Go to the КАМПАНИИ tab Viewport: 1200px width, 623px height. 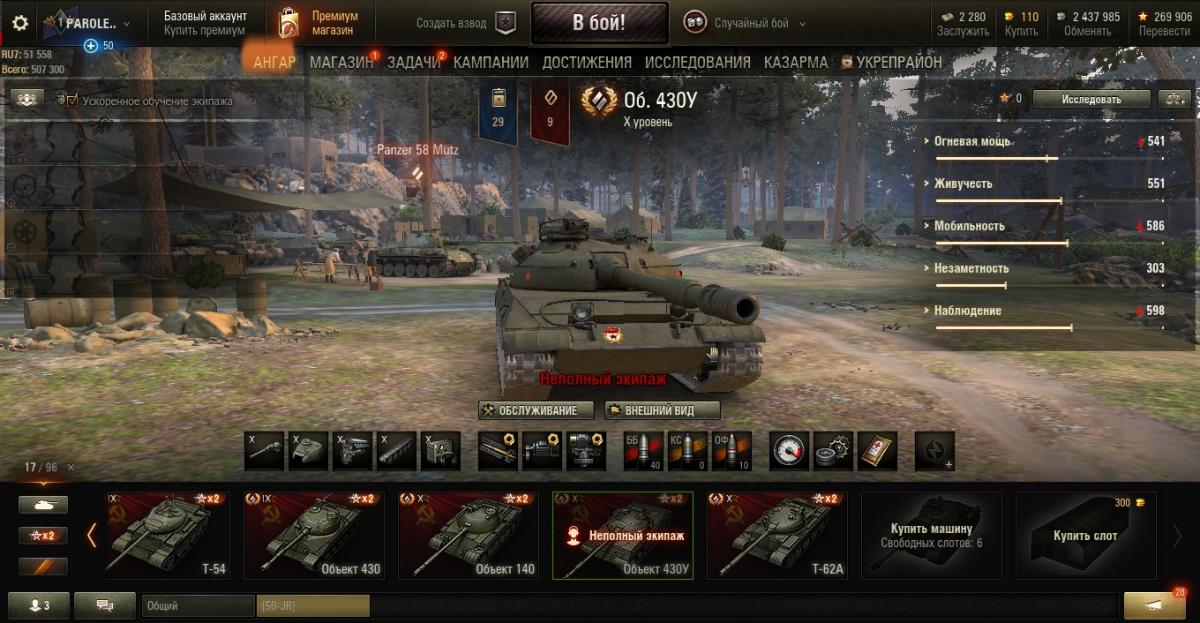pos(491,62)
